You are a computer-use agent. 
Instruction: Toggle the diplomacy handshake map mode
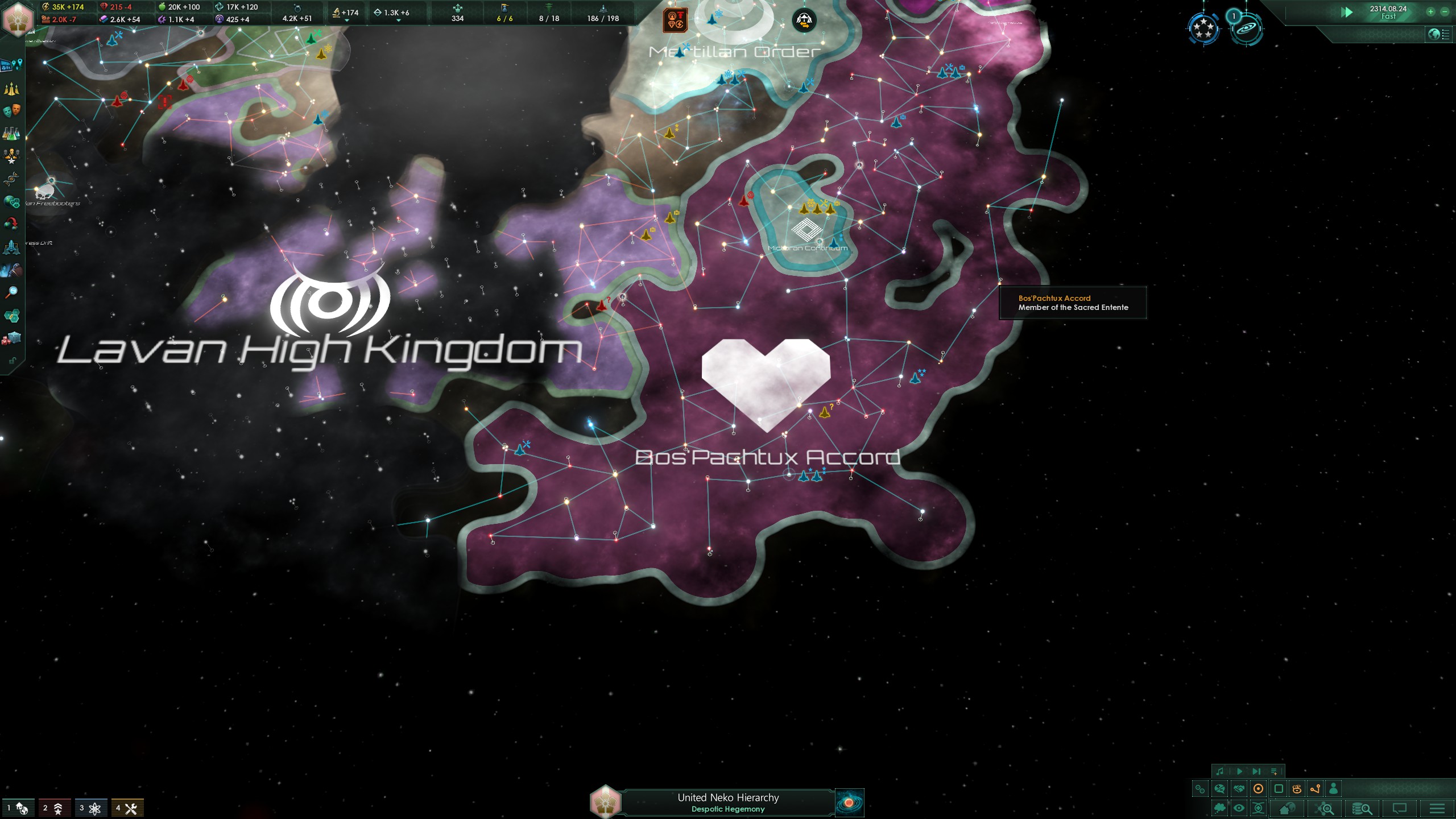pos(1239,789)
